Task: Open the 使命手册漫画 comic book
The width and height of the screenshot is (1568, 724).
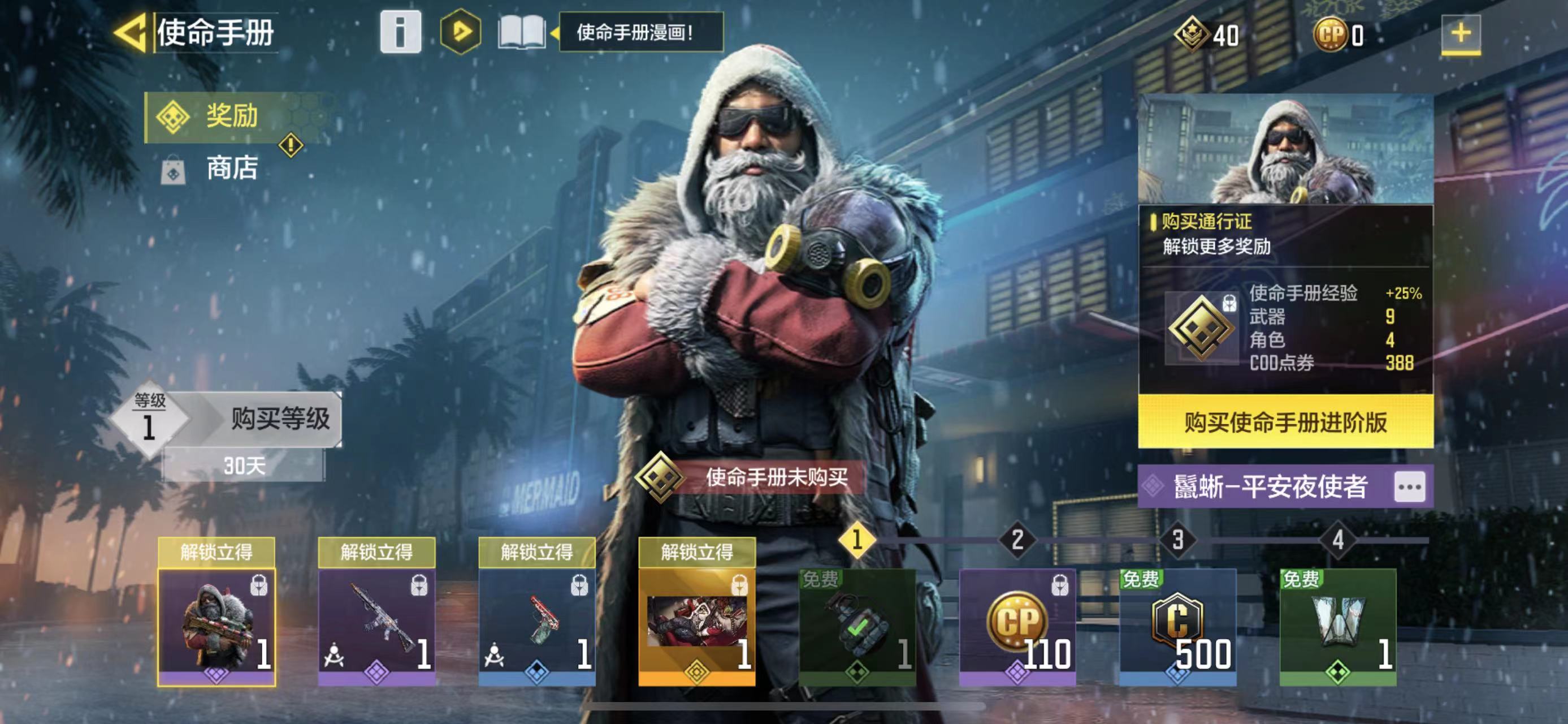Action: [522, 32]
